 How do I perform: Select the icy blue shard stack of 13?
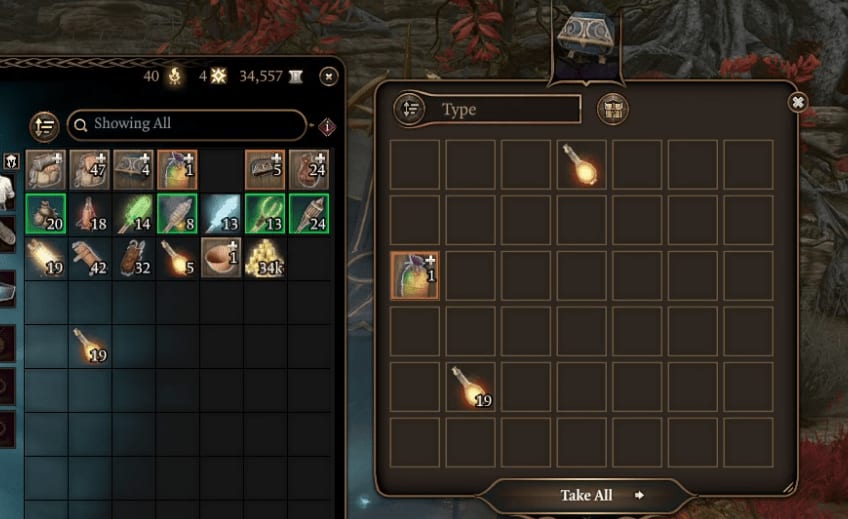click(x=221, y=213)
